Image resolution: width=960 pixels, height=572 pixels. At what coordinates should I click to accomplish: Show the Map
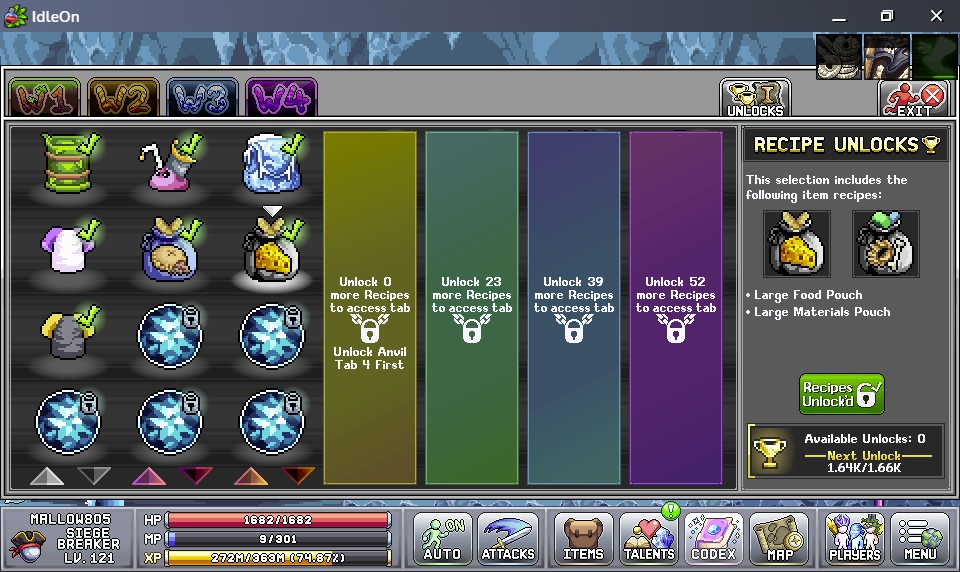(780, 540)
